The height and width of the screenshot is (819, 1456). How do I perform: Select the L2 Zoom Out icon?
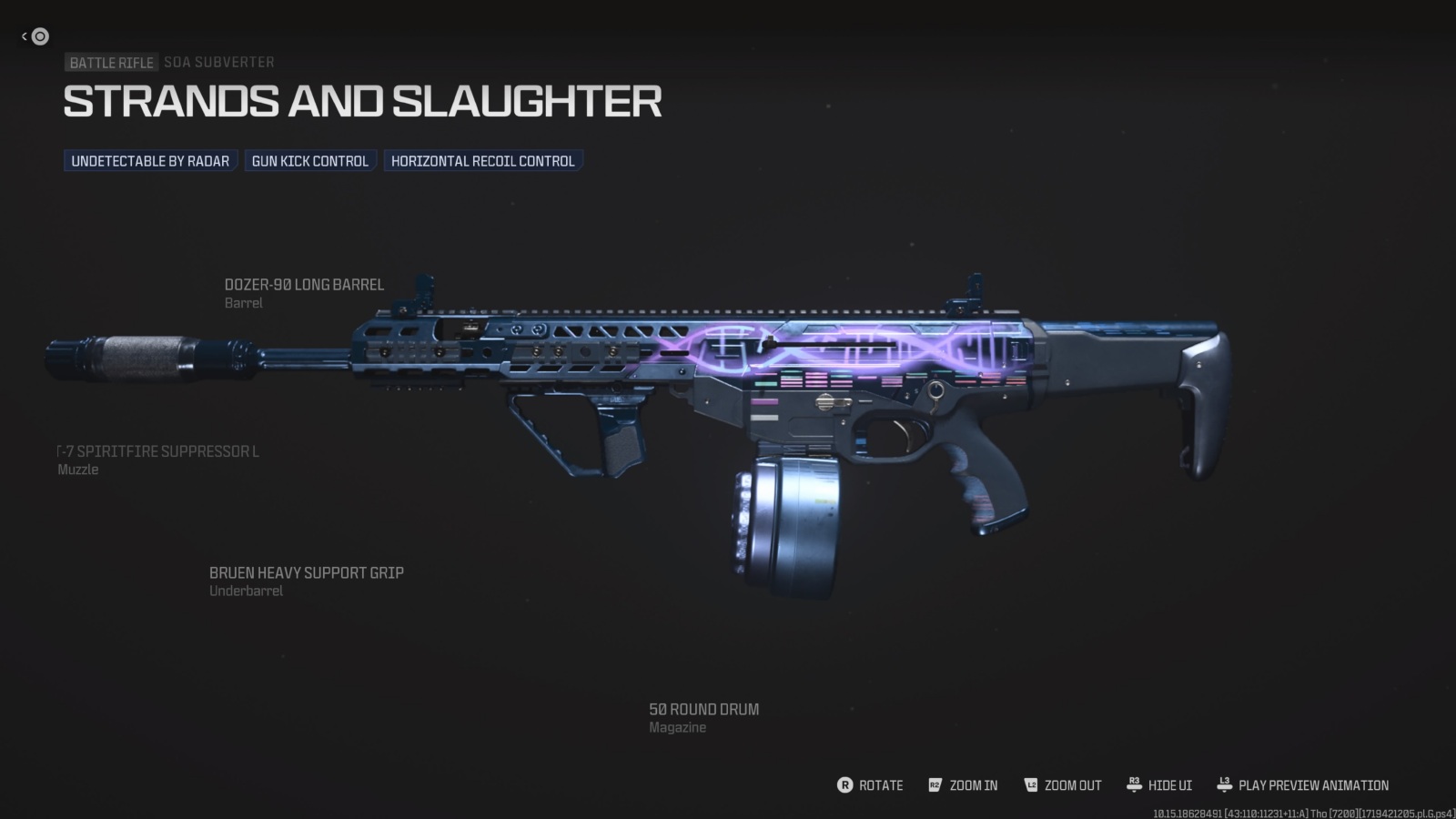click(x=1030, y=785)
